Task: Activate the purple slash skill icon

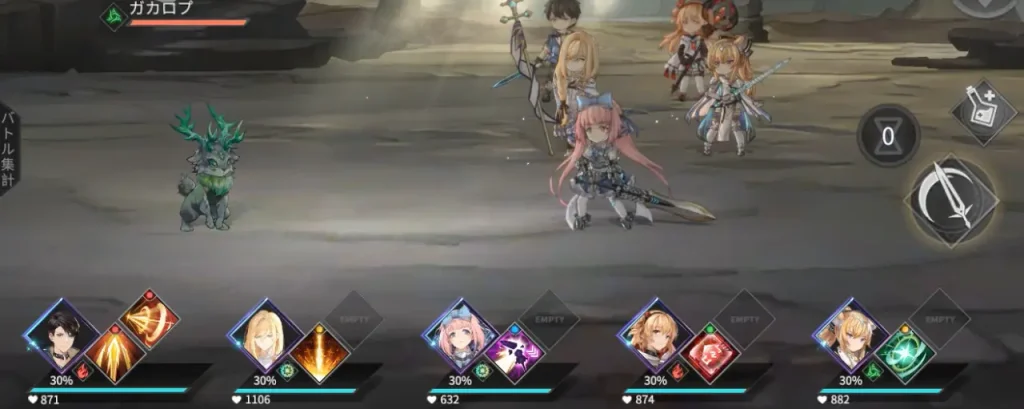Action: pyautogui.click(x=514, y=354)
